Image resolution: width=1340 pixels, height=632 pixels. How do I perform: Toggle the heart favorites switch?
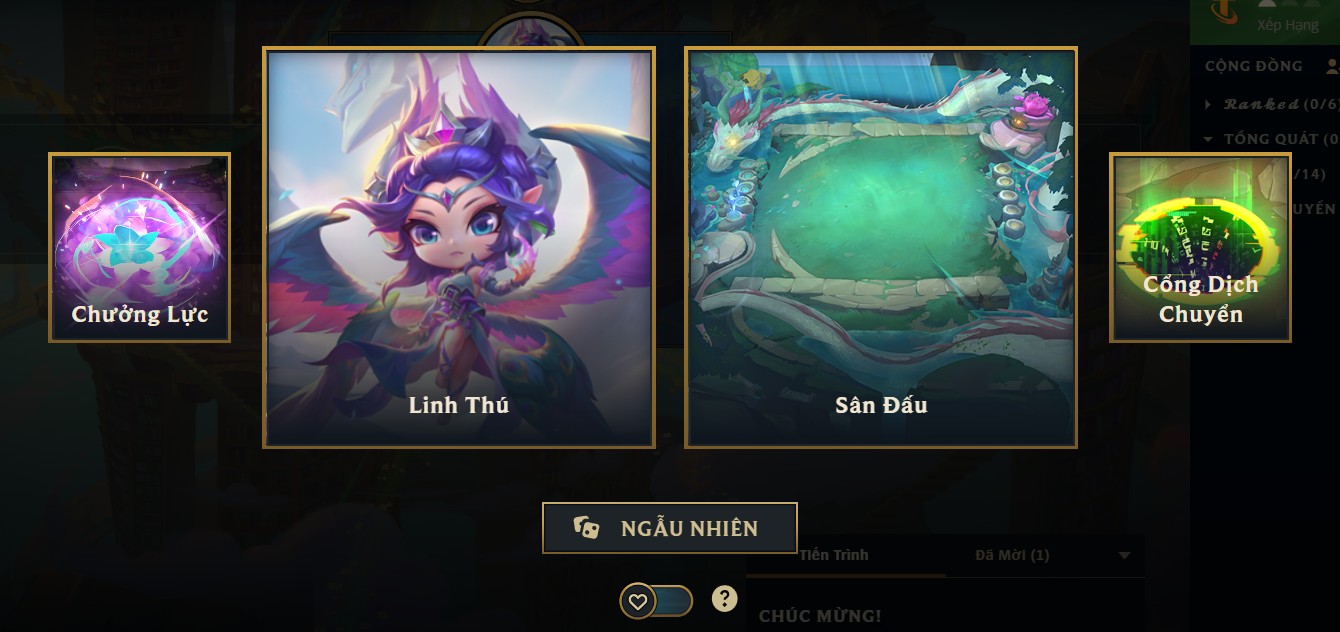point(656,601)
